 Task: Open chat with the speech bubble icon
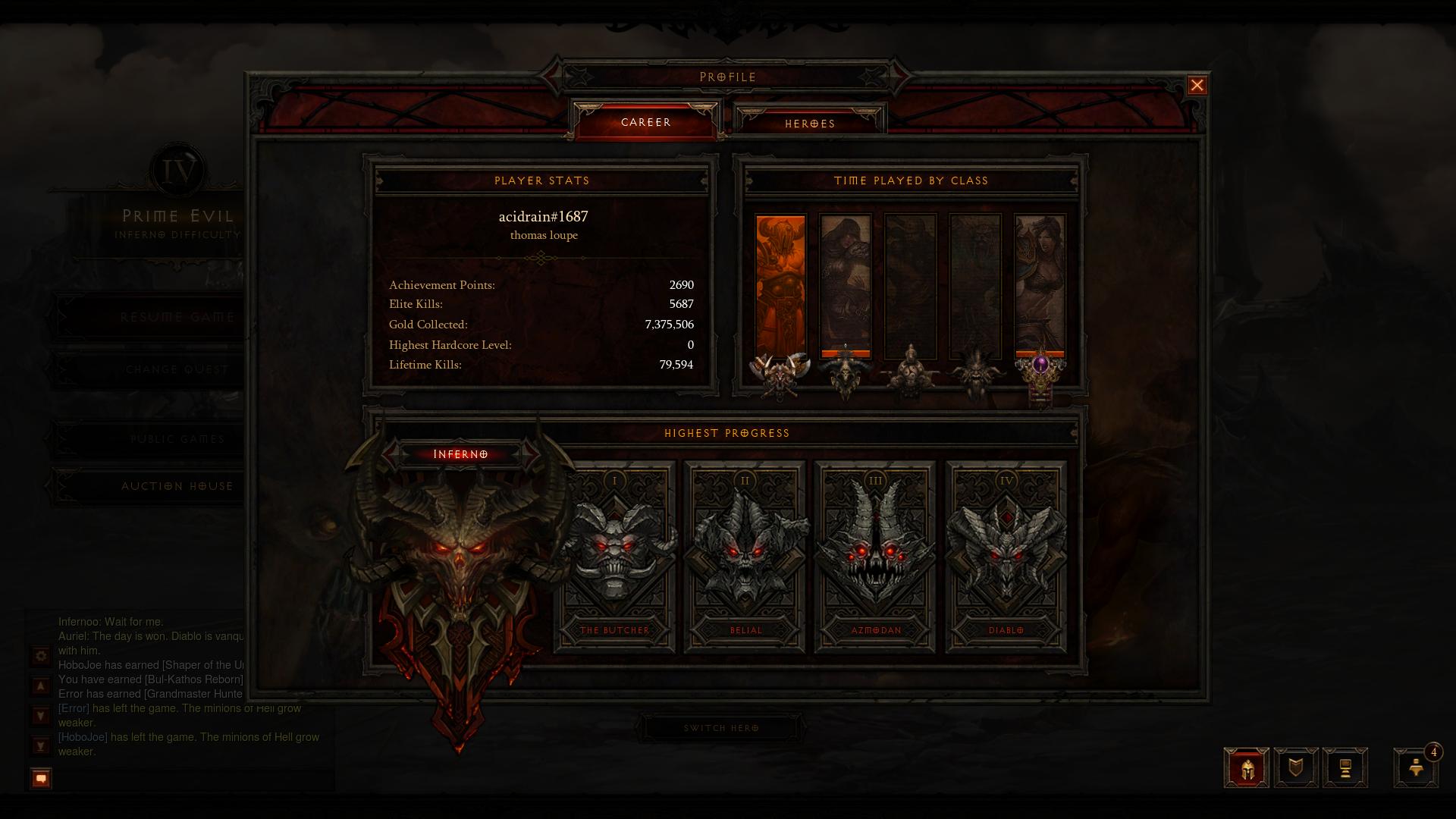point(39,776)
